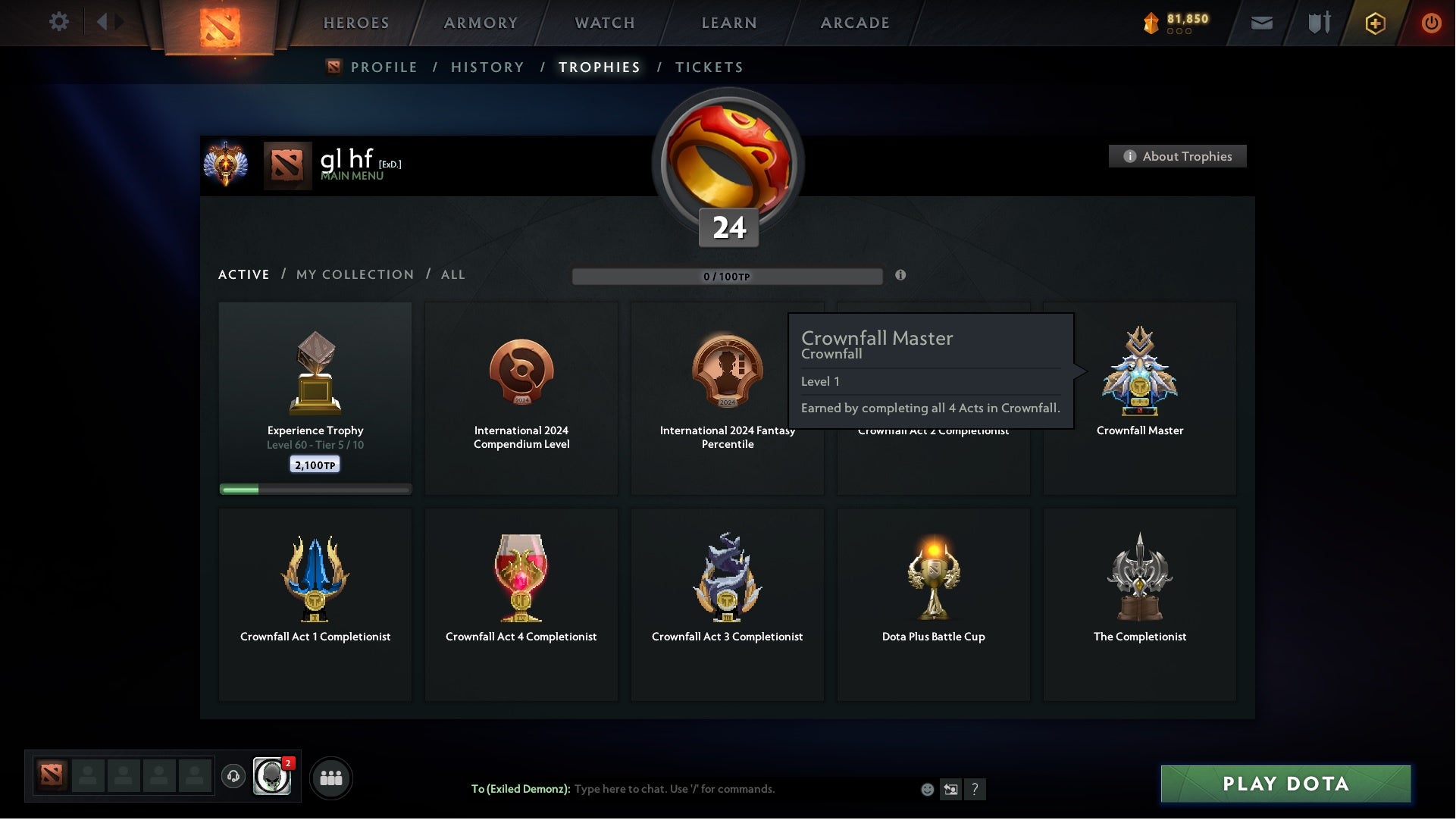The width and height of the screenshot is (1456, 820).
Task: Toggle the voice chat headset icon
Action: coord(234,777)
